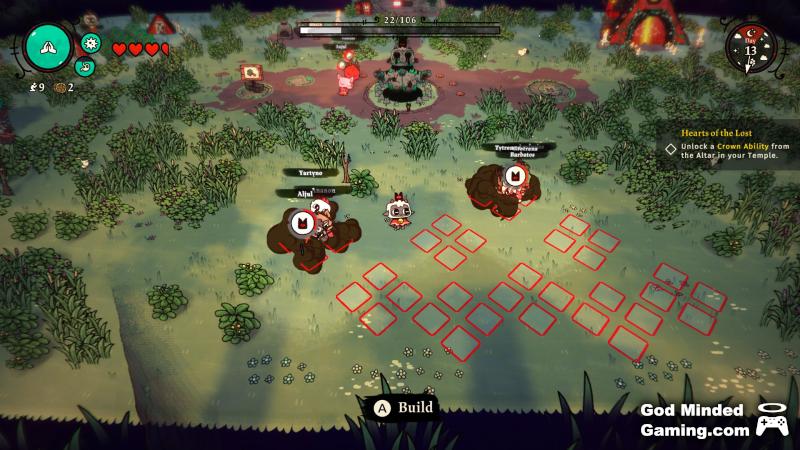This screenshot has height=450, width=800.
Task: Select the spiky gear icon beside the faith meter
Action: click(x=91, y=43)
